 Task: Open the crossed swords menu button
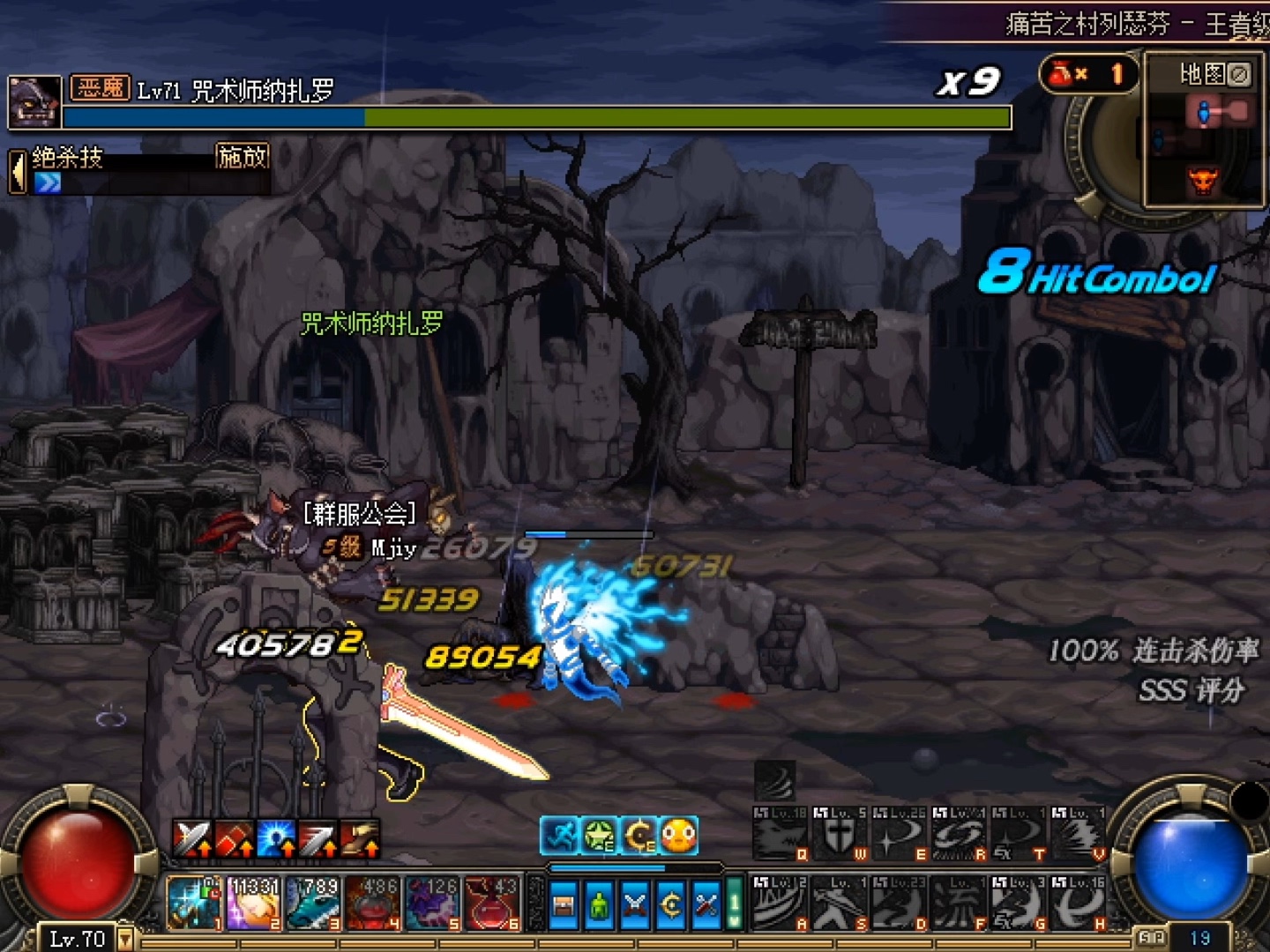(x=635, y=905)
